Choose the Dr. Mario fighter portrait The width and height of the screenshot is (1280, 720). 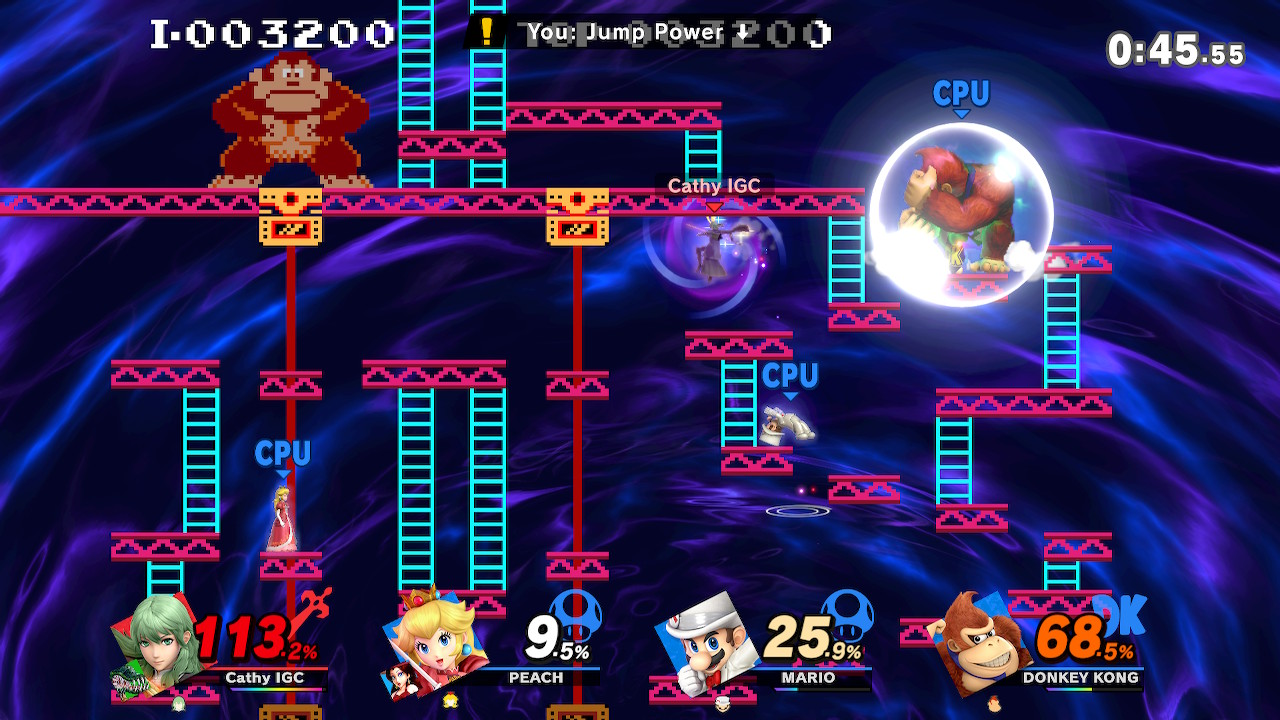click(x=705, y=641)
